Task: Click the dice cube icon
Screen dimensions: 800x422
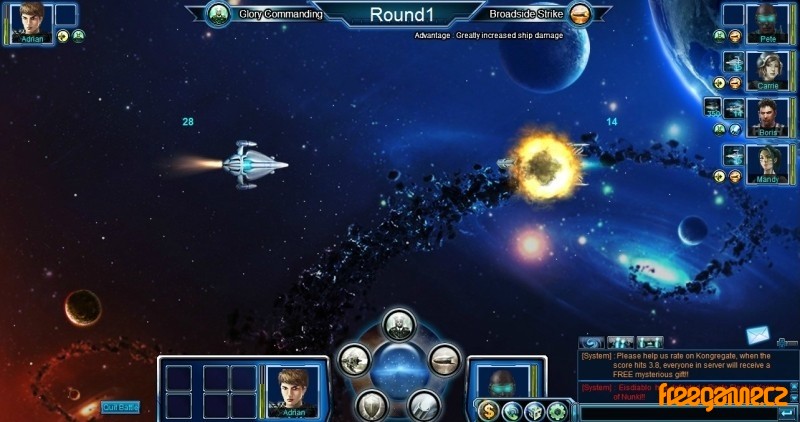Action: [534, 410]
